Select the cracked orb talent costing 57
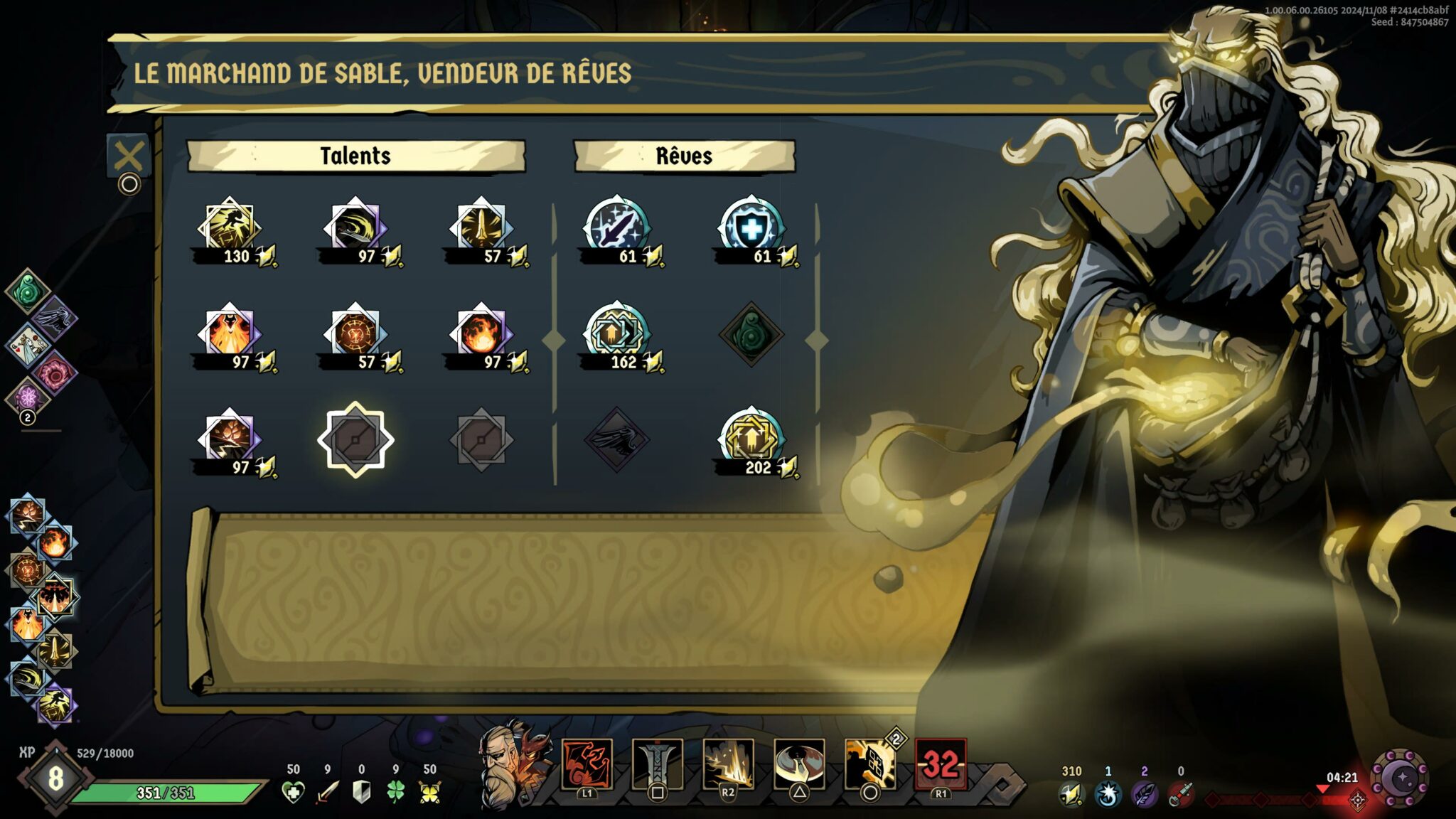 tap(355, 333)
